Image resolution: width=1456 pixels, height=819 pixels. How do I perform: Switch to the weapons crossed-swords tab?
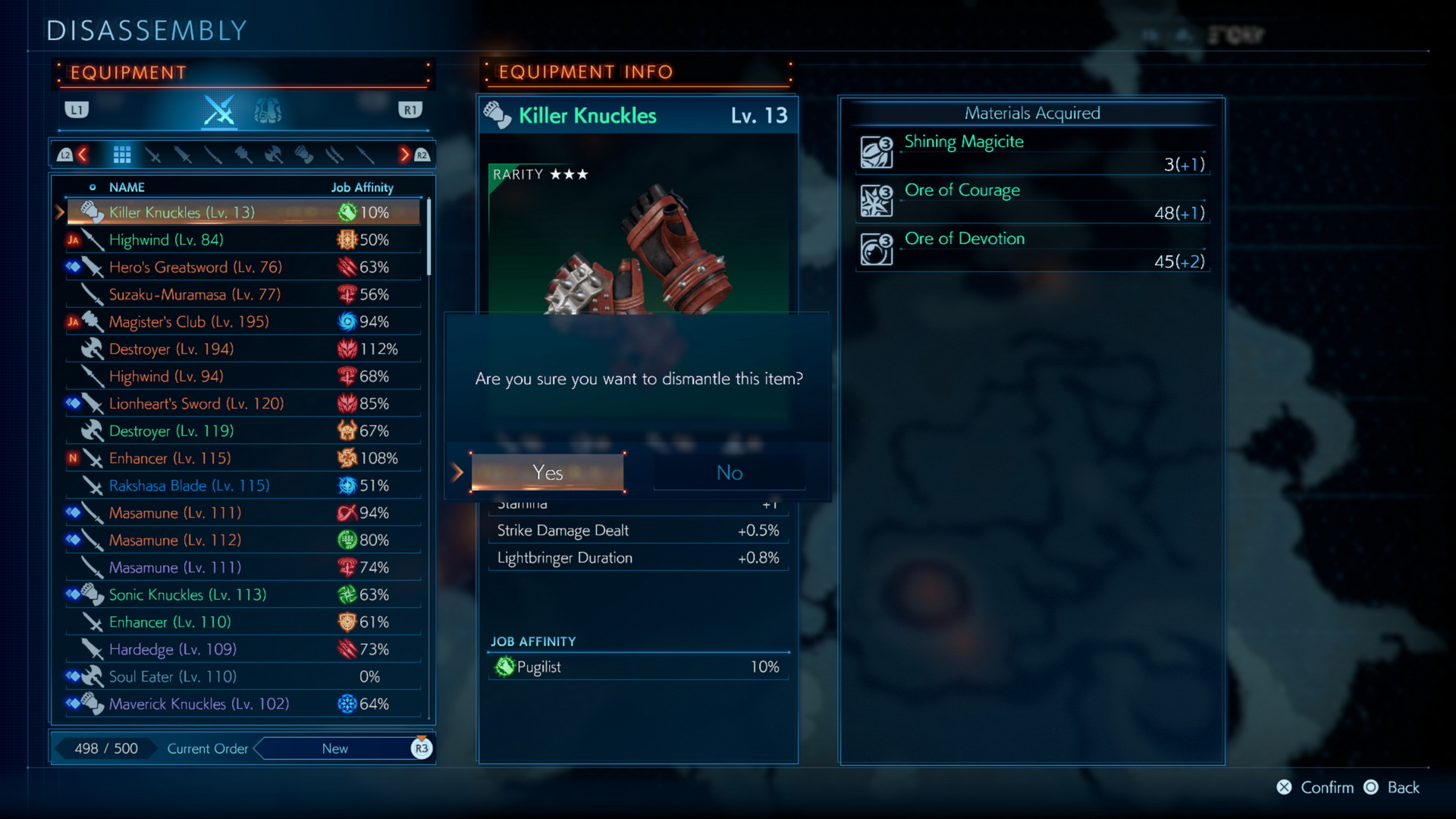pos(219,111)
